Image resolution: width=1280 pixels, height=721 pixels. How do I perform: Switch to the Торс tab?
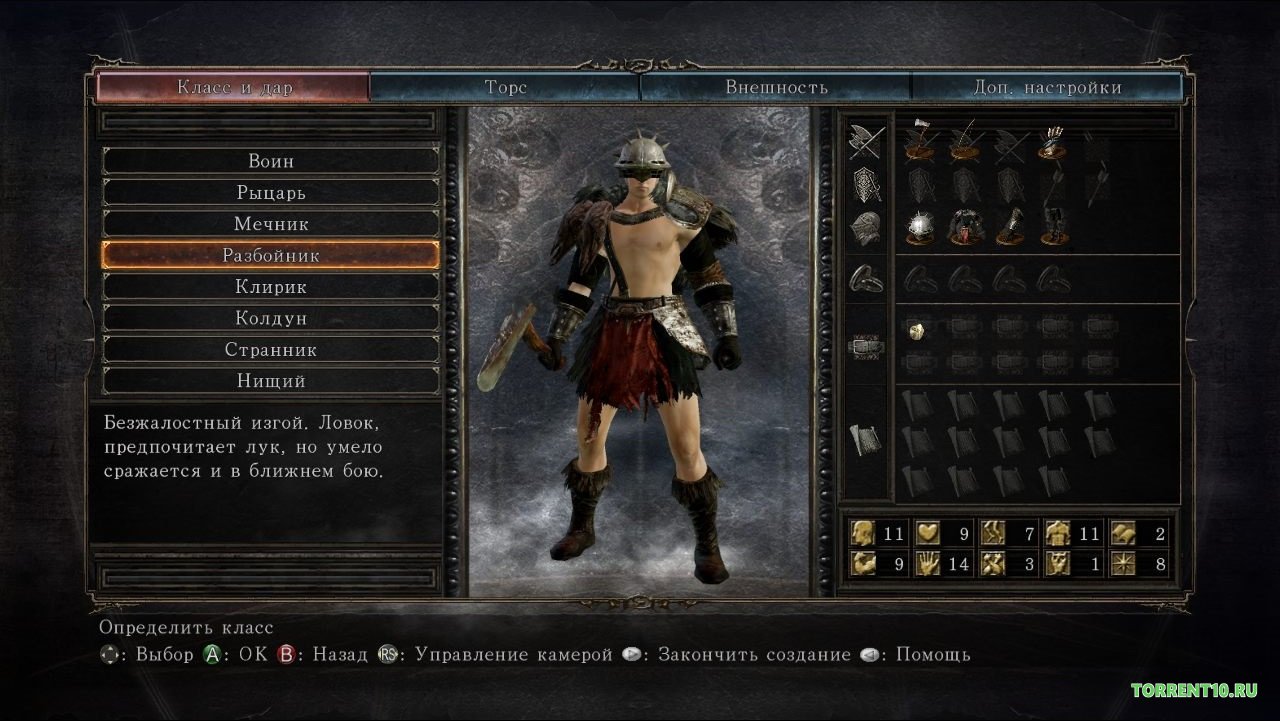(505, 87)
